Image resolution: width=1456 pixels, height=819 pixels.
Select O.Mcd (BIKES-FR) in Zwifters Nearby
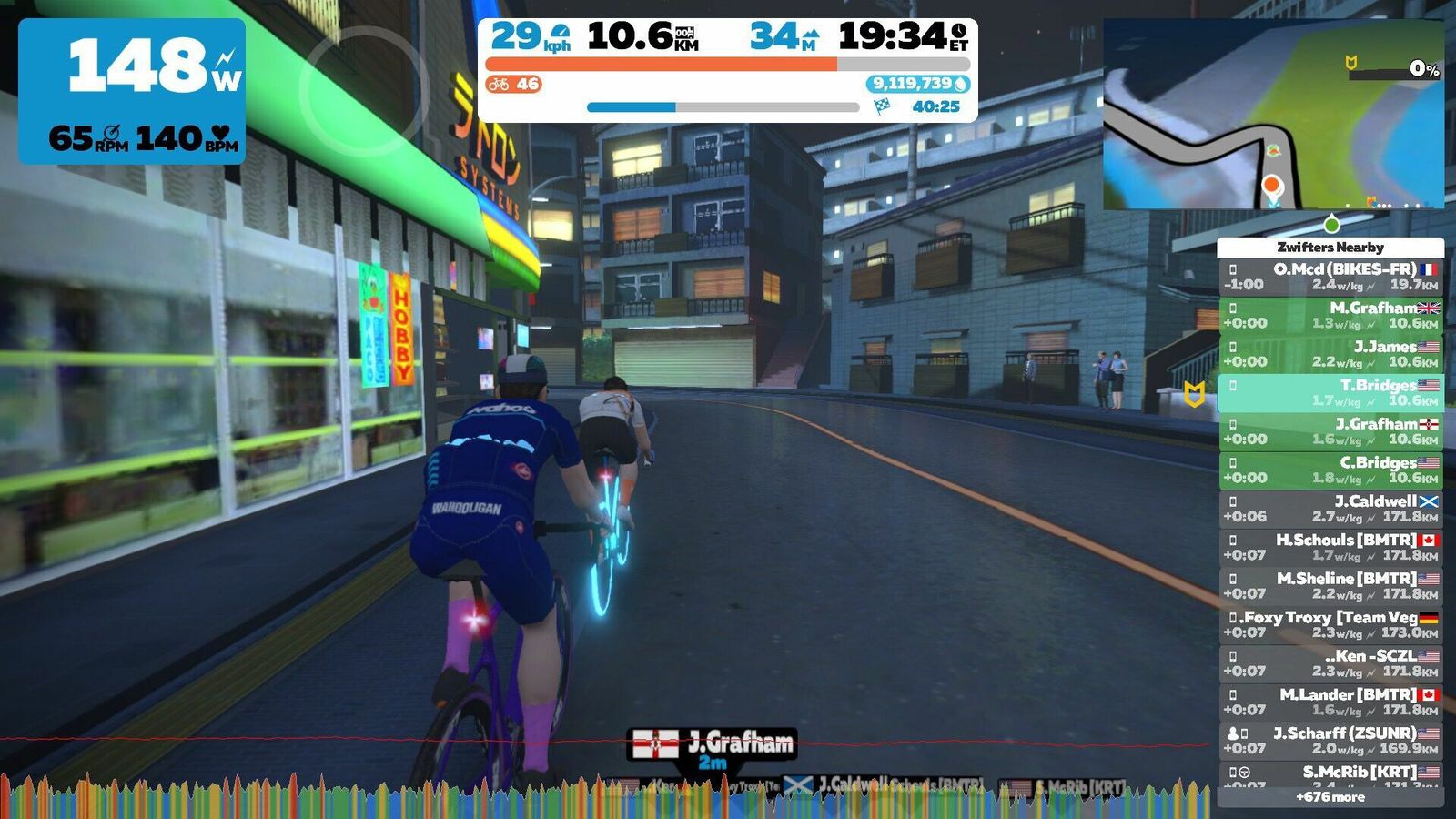click(1330, 277)
